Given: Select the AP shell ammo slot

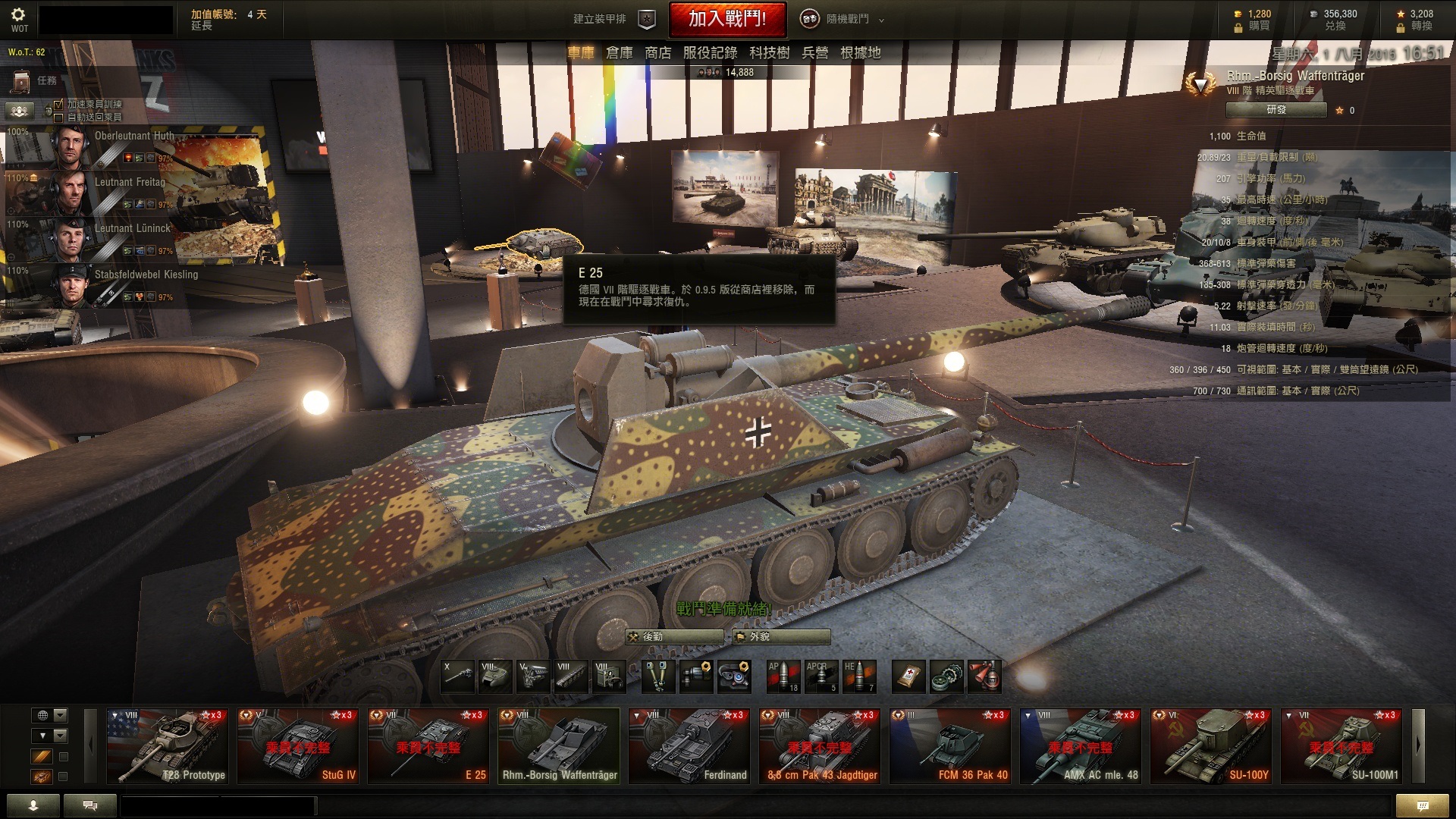Looking at the screenshot, I should tap(783, 676).
